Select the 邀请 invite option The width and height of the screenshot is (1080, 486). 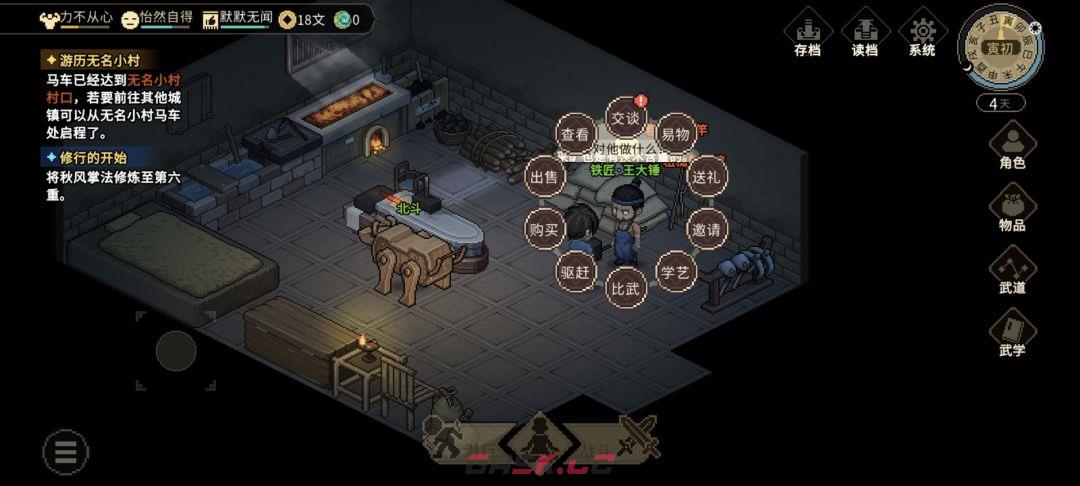click(707, 229)
